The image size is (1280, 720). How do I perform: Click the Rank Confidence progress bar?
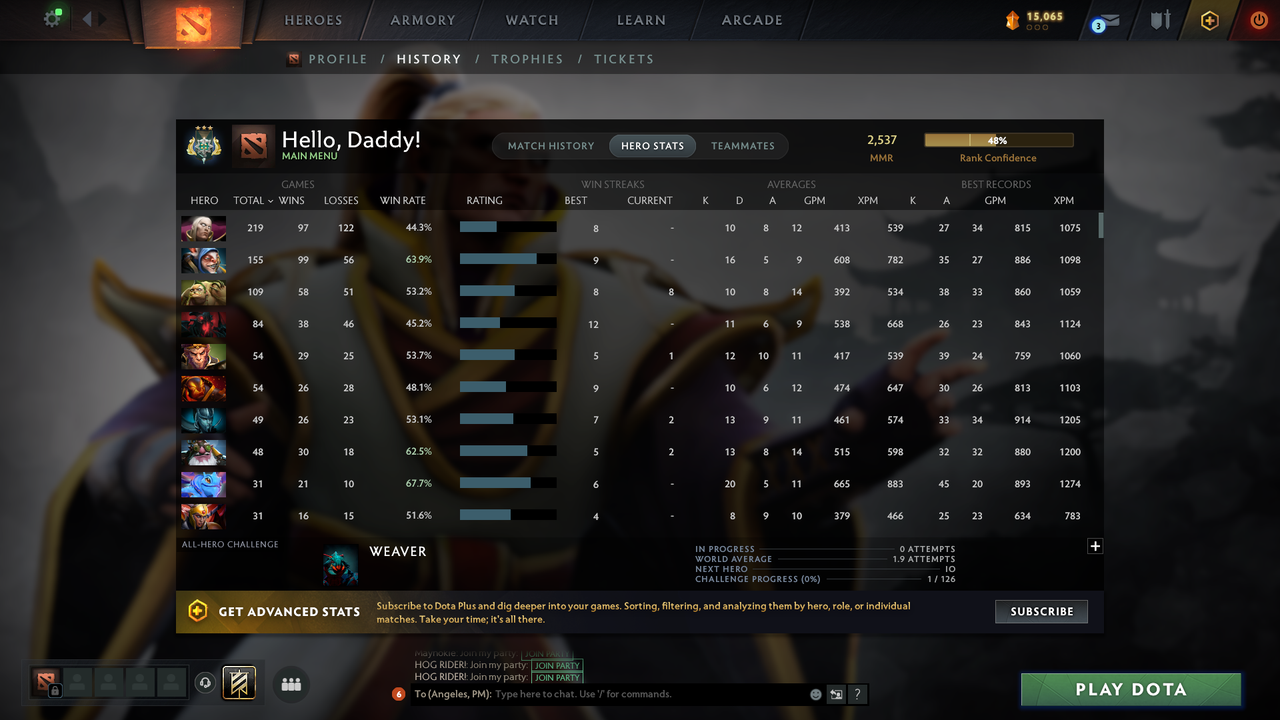pos(998,140)
